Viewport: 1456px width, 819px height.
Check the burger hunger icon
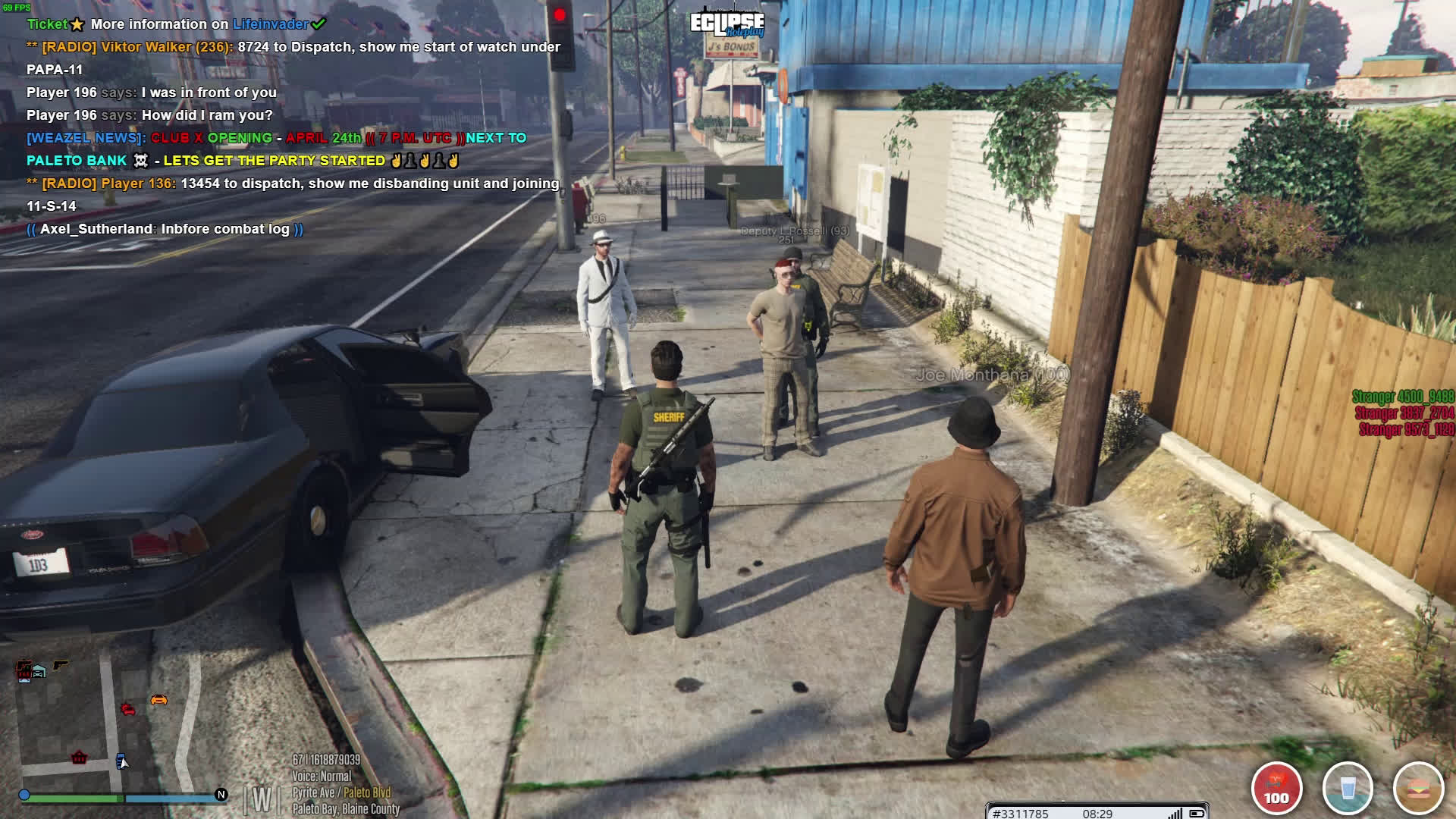(x=1418, y=788)
